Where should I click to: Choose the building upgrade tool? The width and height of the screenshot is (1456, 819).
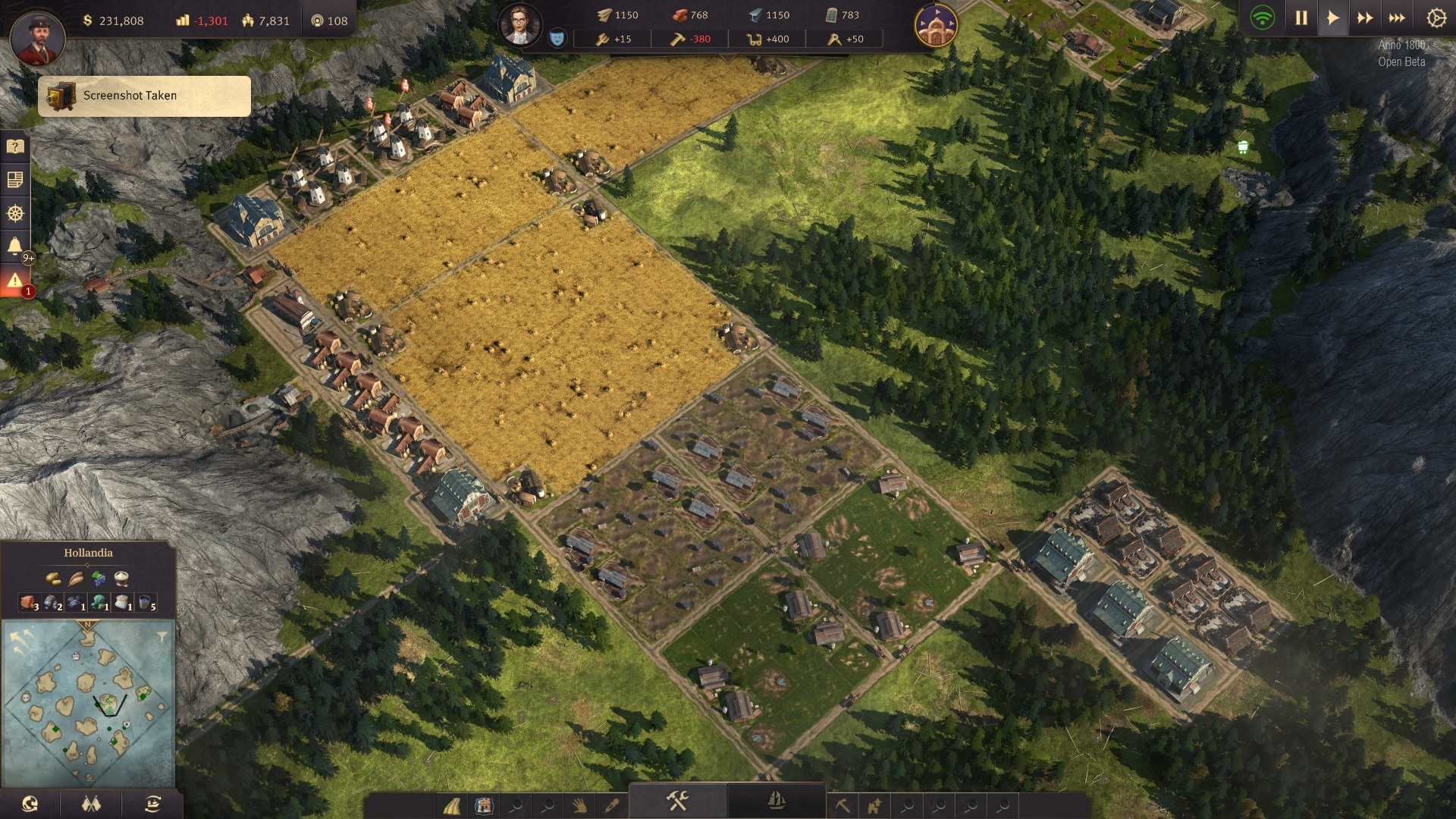pyautogui.click(x=874, y=805)
